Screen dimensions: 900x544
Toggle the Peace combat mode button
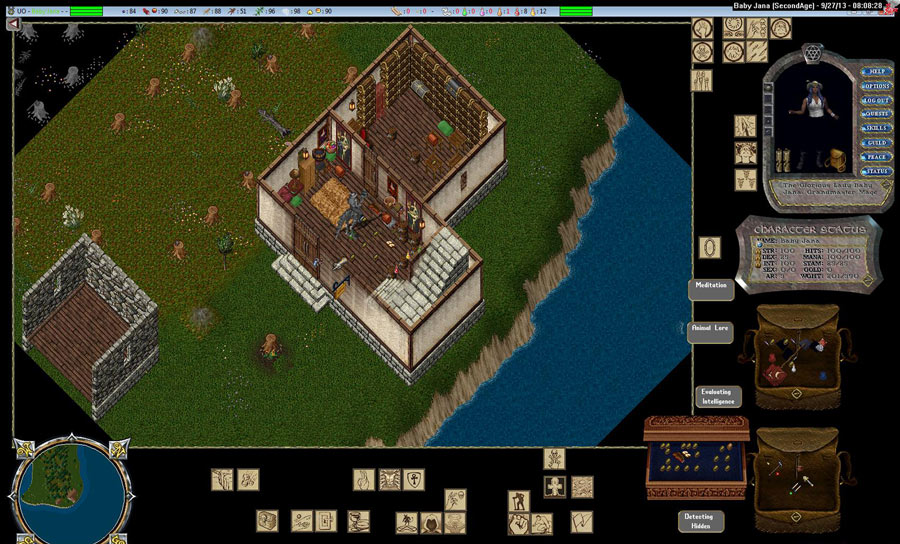(875, 157)
